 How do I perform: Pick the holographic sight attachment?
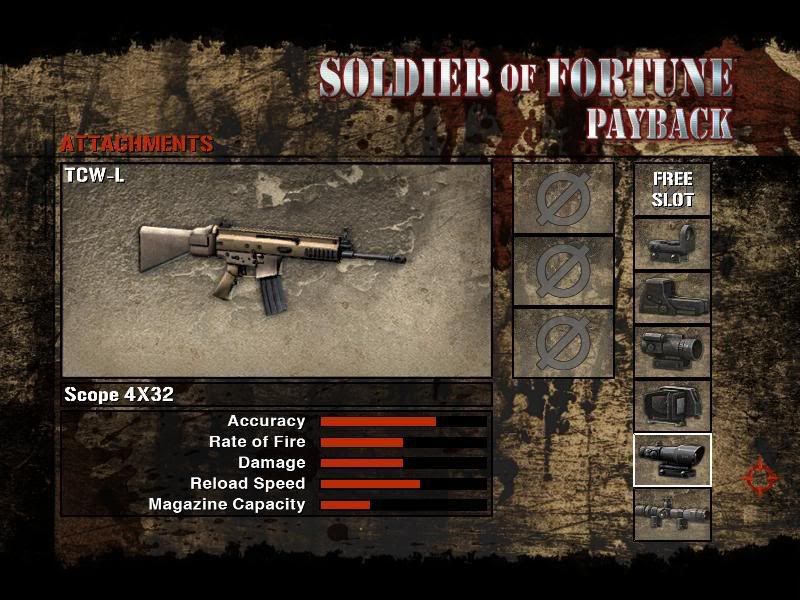point(672,298)
